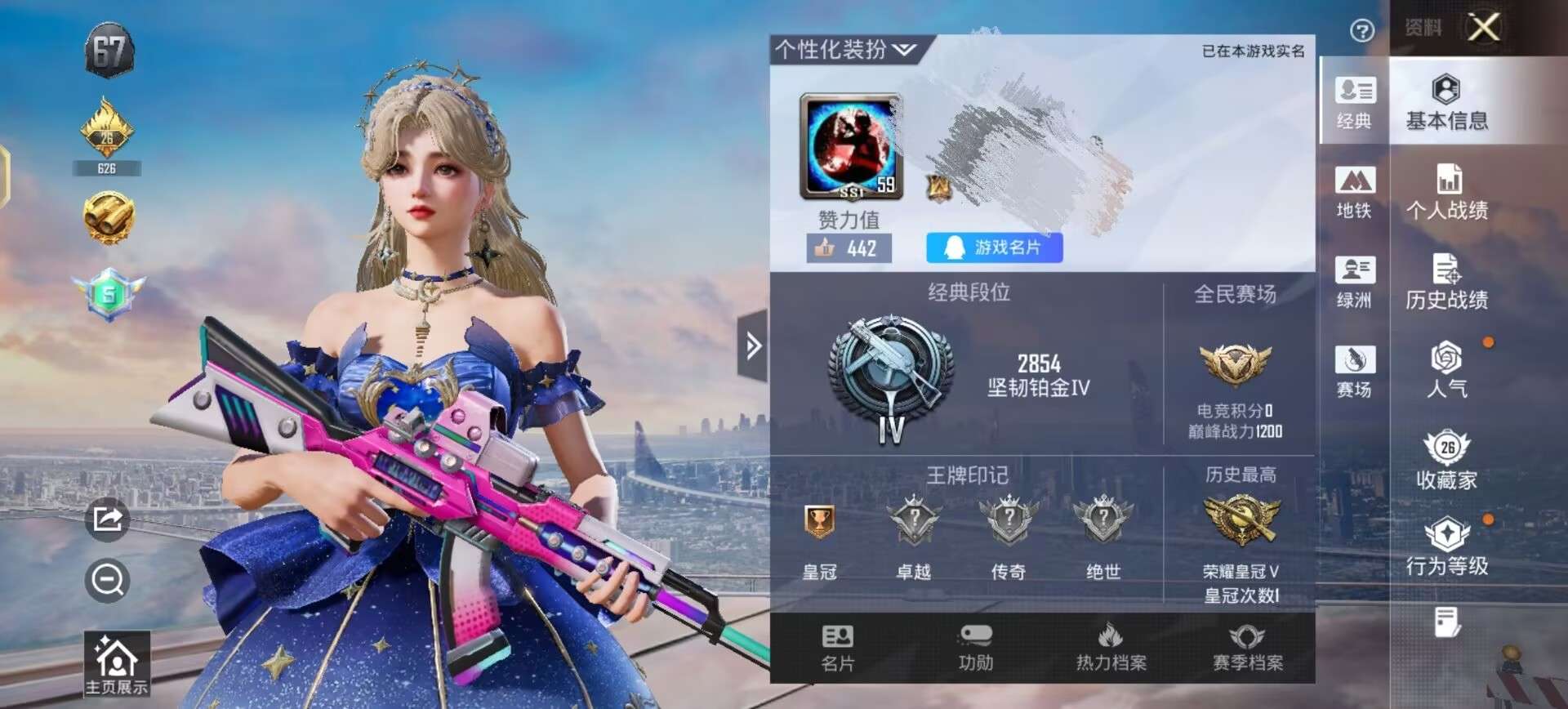
Task: Switch to the 功勋 merit tab
Action: click(x=975, y=649)
